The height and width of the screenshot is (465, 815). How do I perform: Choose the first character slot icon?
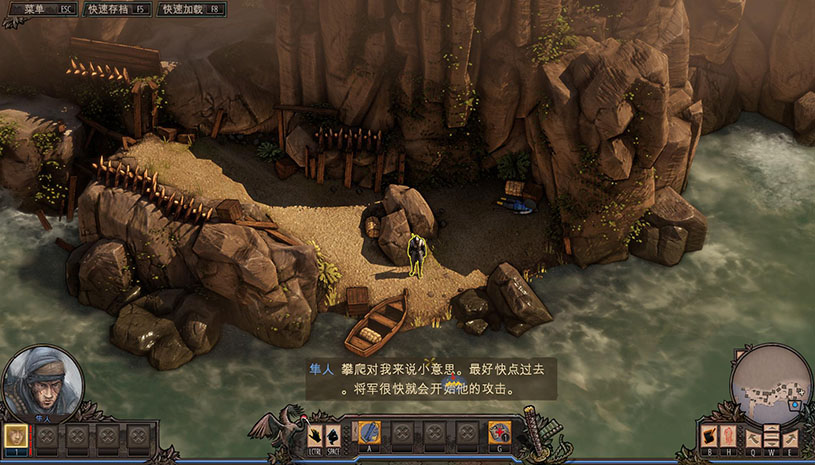point(15,435)
